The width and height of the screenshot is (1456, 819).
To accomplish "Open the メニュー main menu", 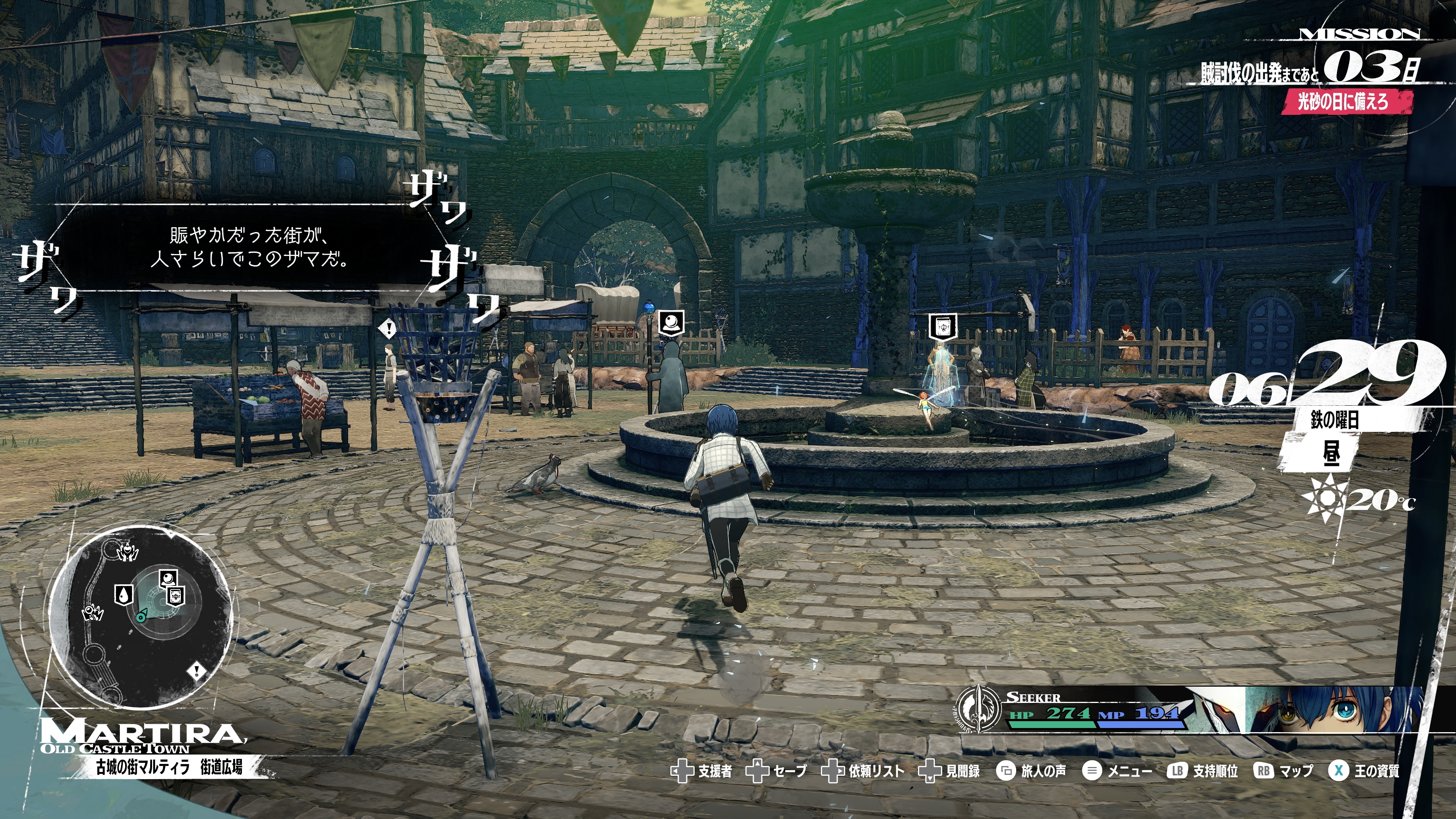I will (1117, 771).
